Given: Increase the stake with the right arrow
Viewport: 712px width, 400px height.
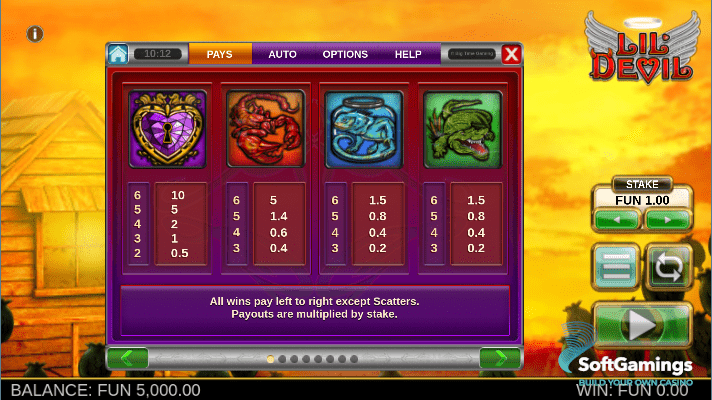Looking at the screenshot, I should tap(667, 219).
